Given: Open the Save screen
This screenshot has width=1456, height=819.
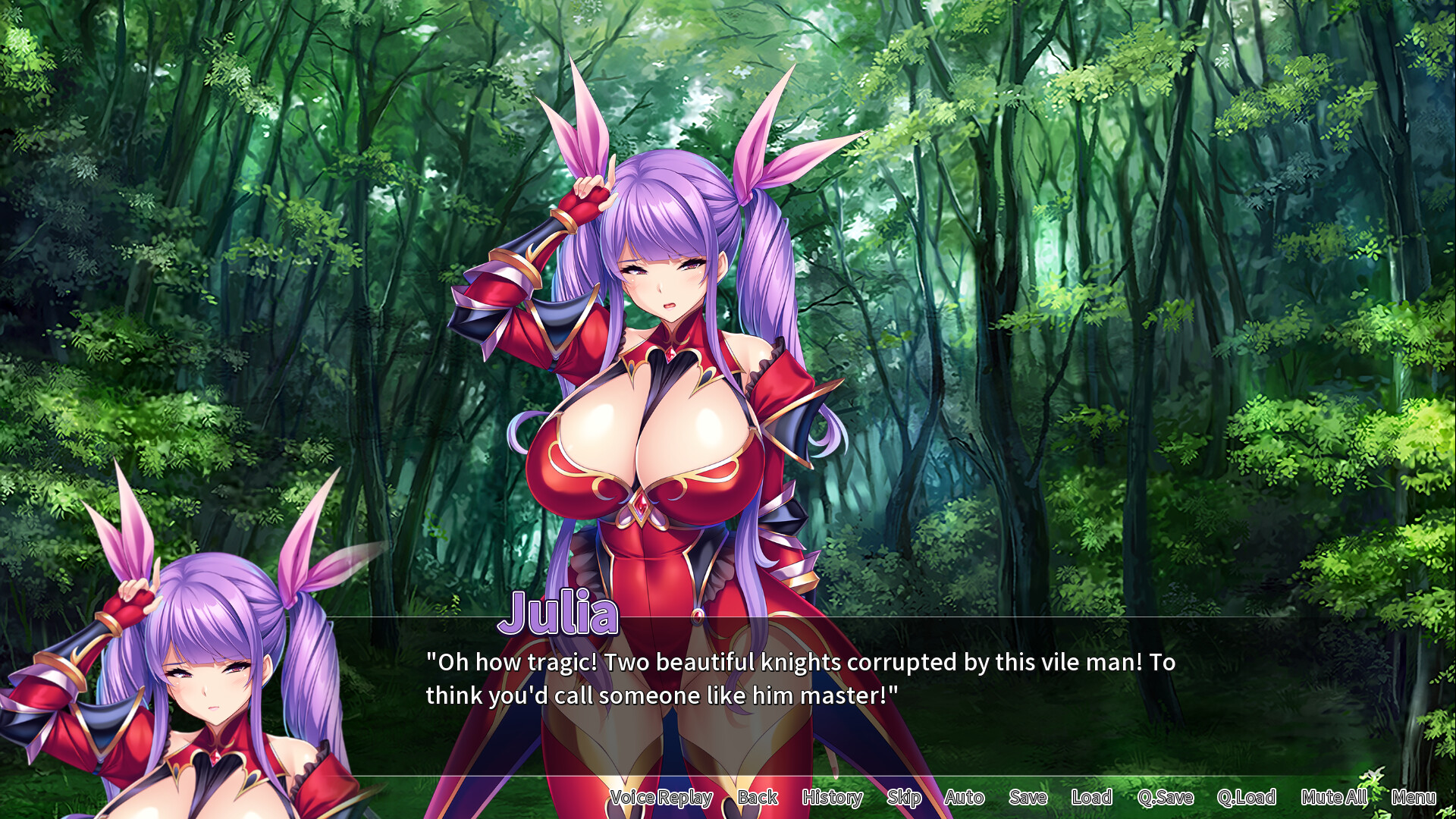Looking at the screenshot, I should click(1028, 798).
